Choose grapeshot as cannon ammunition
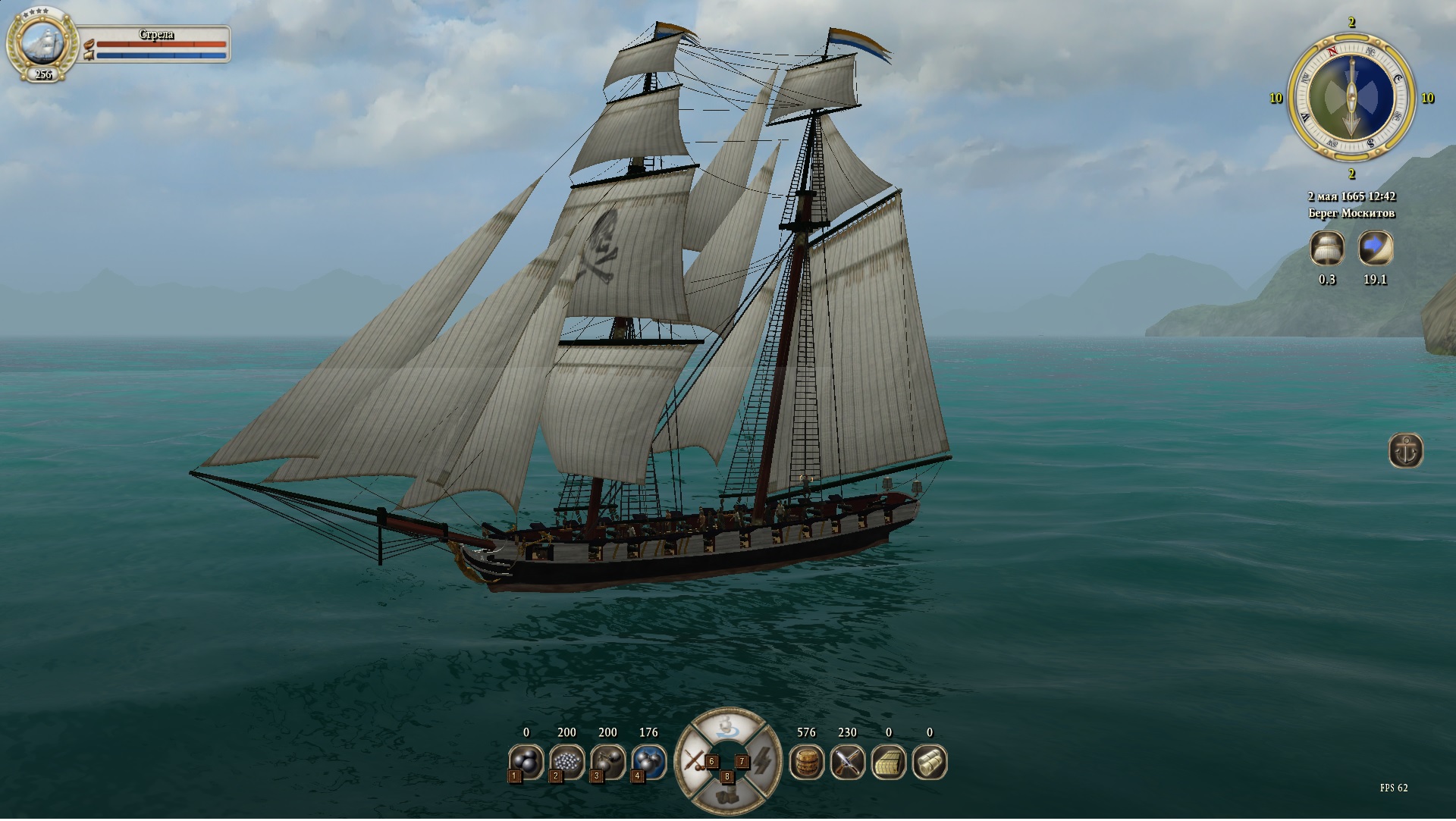This screenshot has width=1456, height=821. pos(566,761)
